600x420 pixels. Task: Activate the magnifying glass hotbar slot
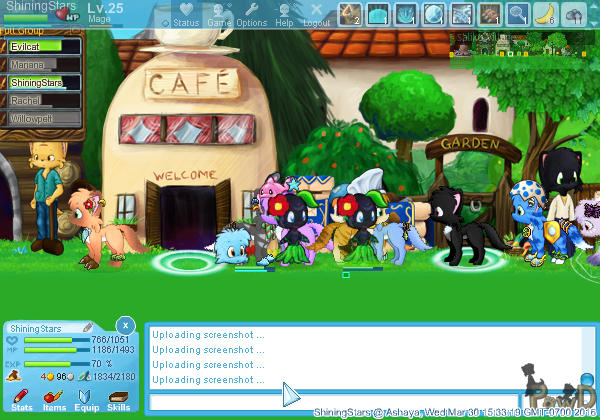pos(517,13)
